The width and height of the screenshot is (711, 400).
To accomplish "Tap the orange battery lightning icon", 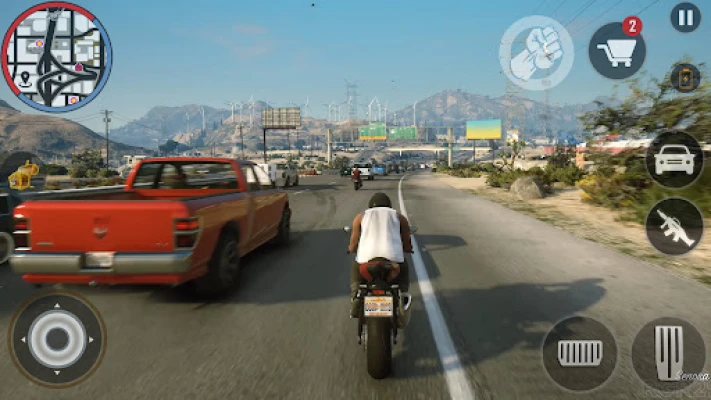I will 684,77.
